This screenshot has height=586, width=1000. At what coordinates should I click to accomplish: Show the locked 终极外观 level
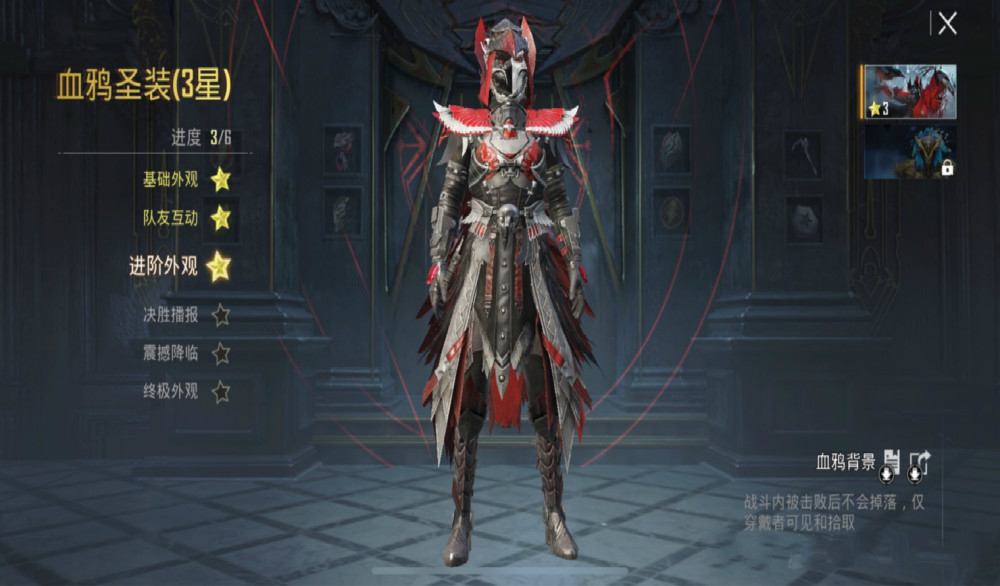pyautogui.click(x=220, y=391)
